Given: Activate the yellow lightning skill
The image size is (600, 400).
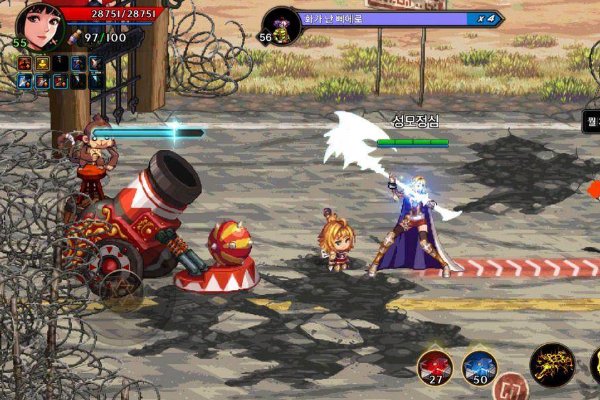Looking at the screenshot, I should pos(552,366).
